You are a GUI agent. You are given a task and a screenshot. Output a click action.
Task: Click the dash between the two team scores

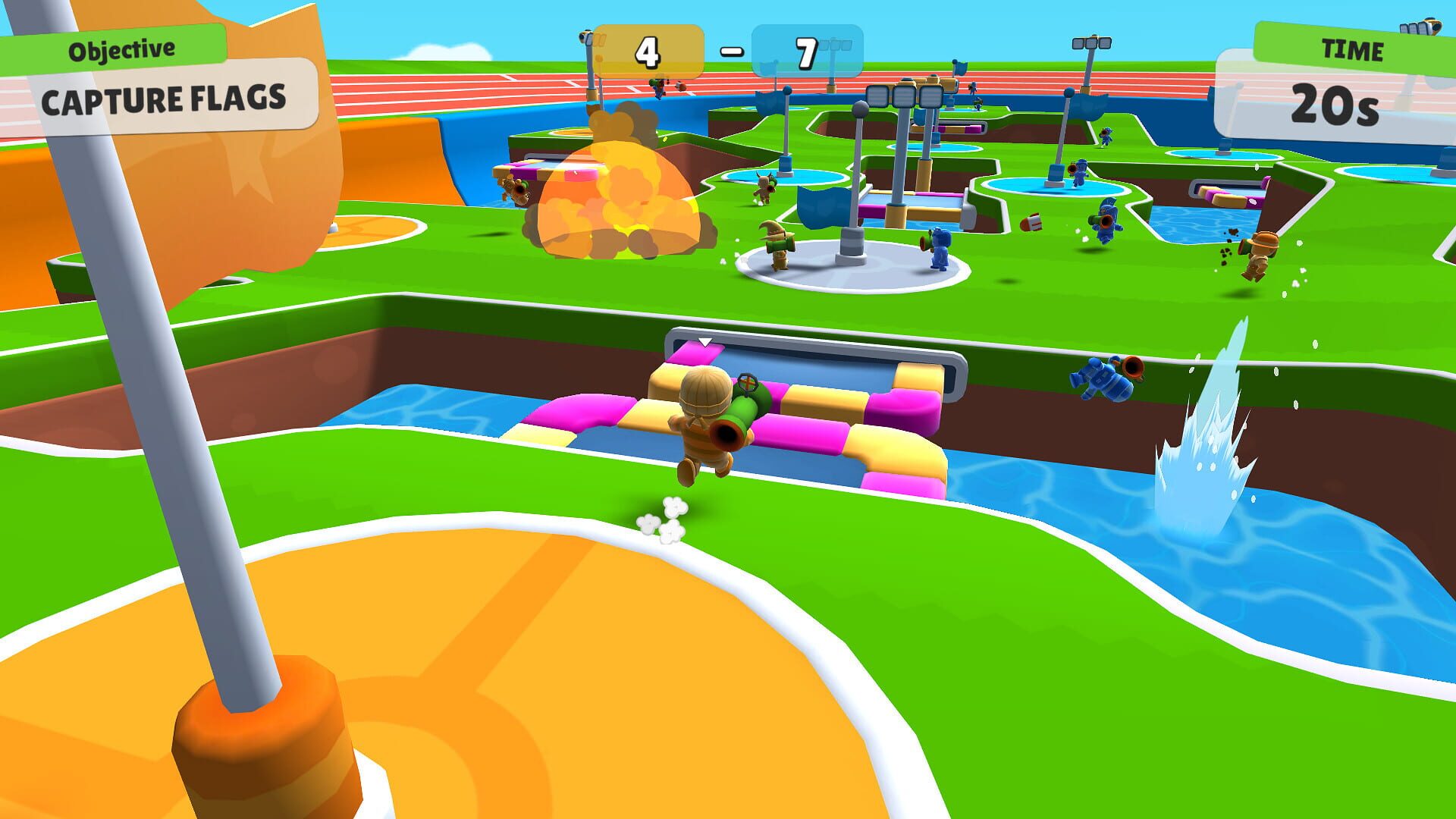(x=730, y=49)
